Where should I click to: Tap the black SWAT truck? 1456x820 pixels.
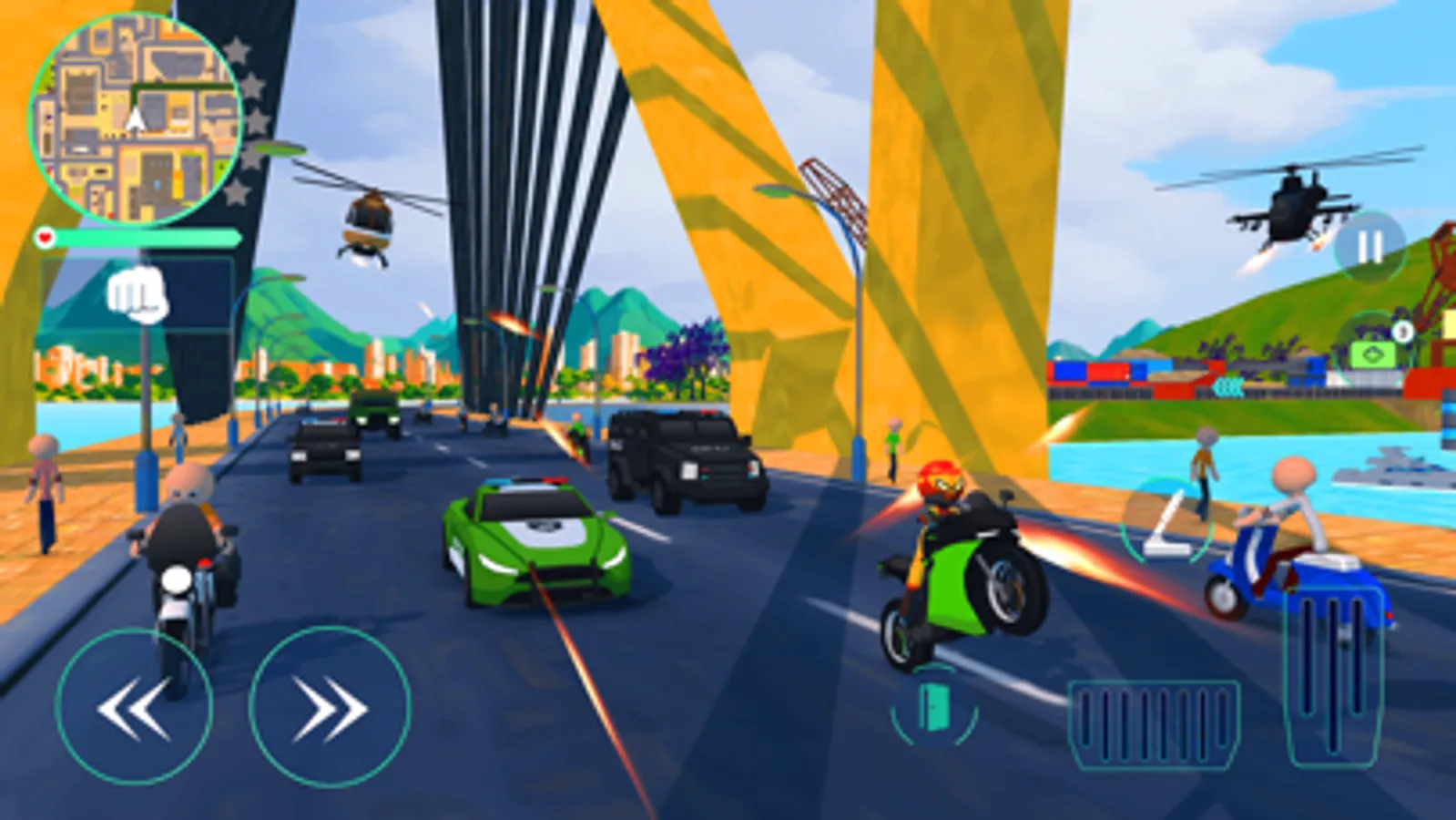coord(687,456)
